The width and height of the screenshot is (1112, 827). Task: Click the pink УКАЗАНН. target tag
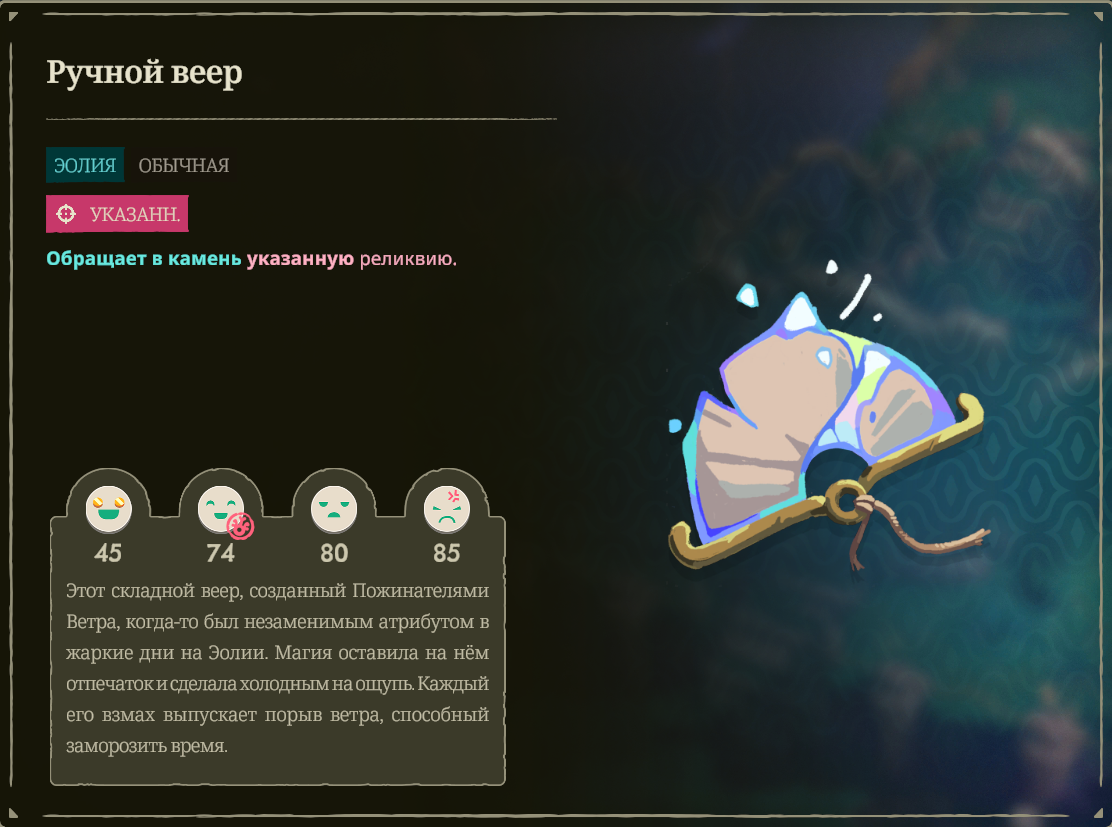pyautogui.click(x=117, y=214)
